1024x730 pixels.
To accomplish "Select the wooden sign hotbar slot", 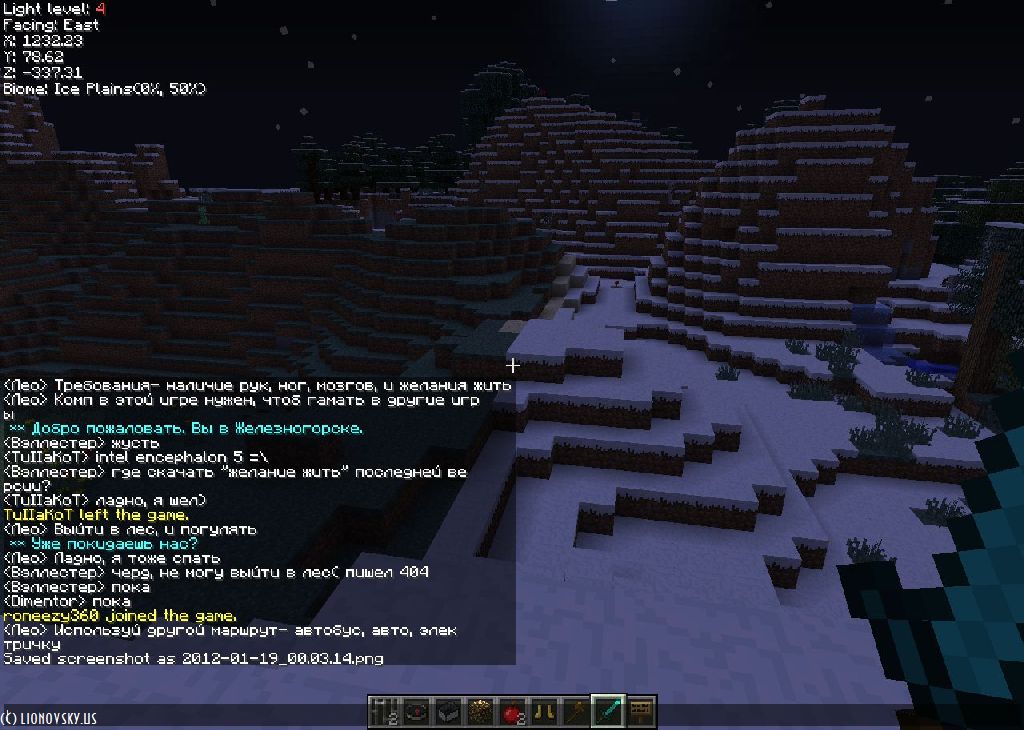I will pyautogui.click(x=640, y=711).
